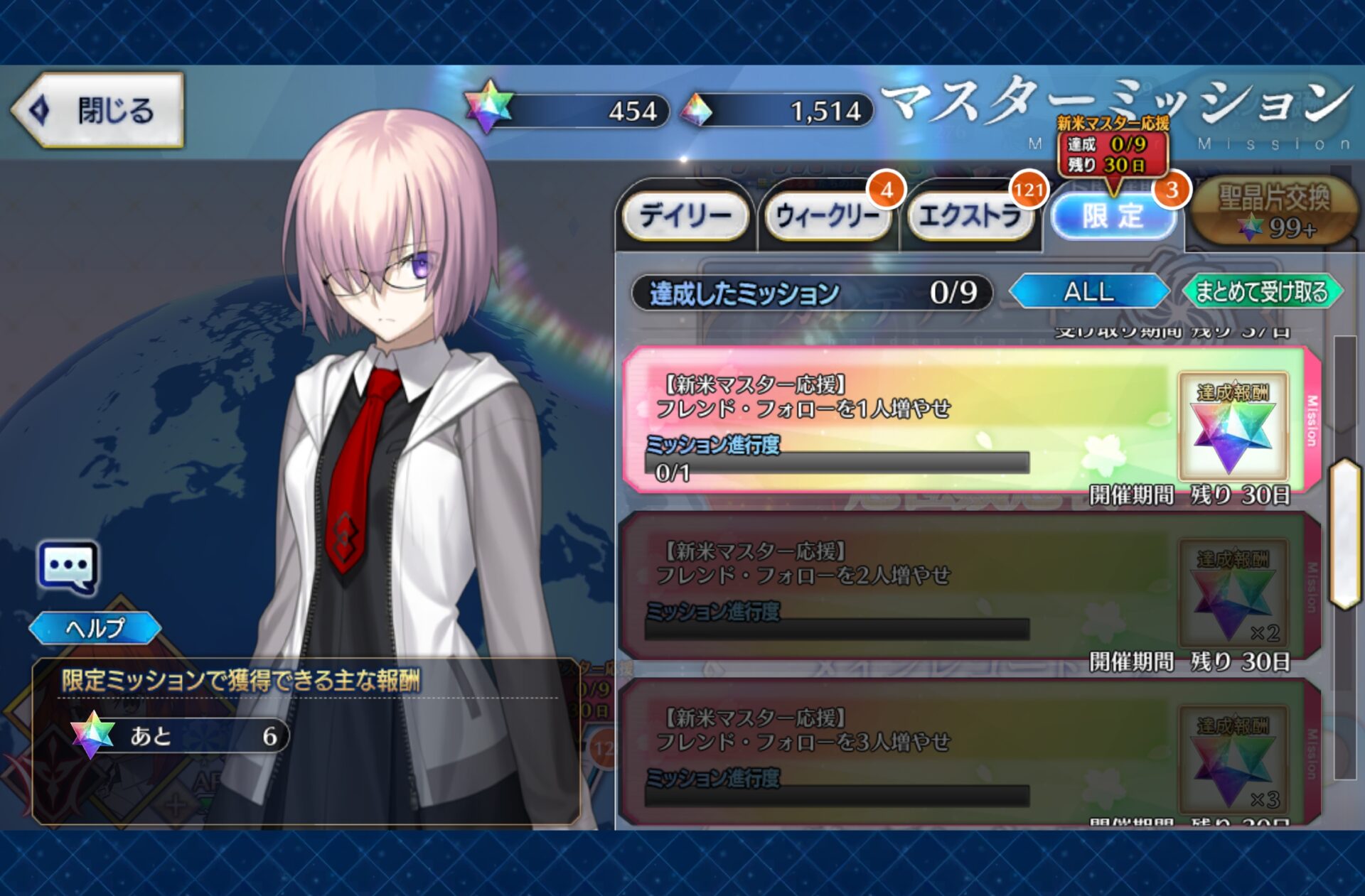This screenshot has height=896, width=1365.
Task: Switch to the デイリー missions tab
Action: tap(685, 215)
